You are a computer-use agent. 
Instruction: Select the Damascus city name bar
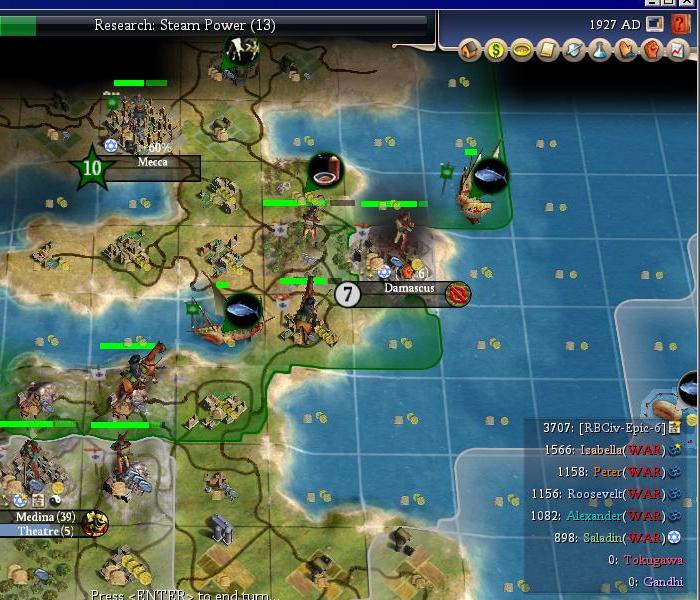pyautogui.click(x=410, y=288)
